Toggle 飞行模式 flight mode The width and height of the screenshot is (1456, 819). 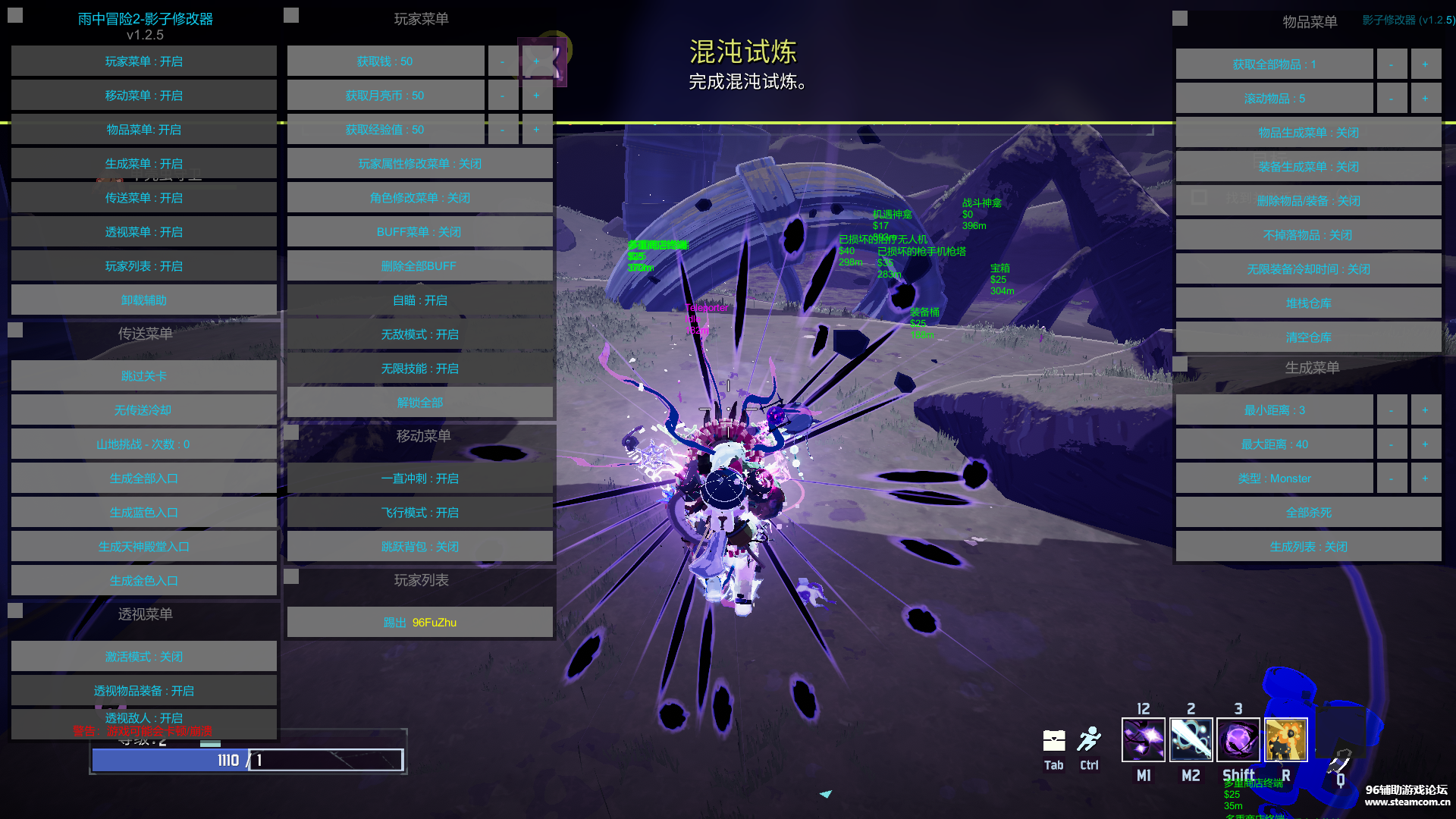pyautogui.click(x=419, y=513)
